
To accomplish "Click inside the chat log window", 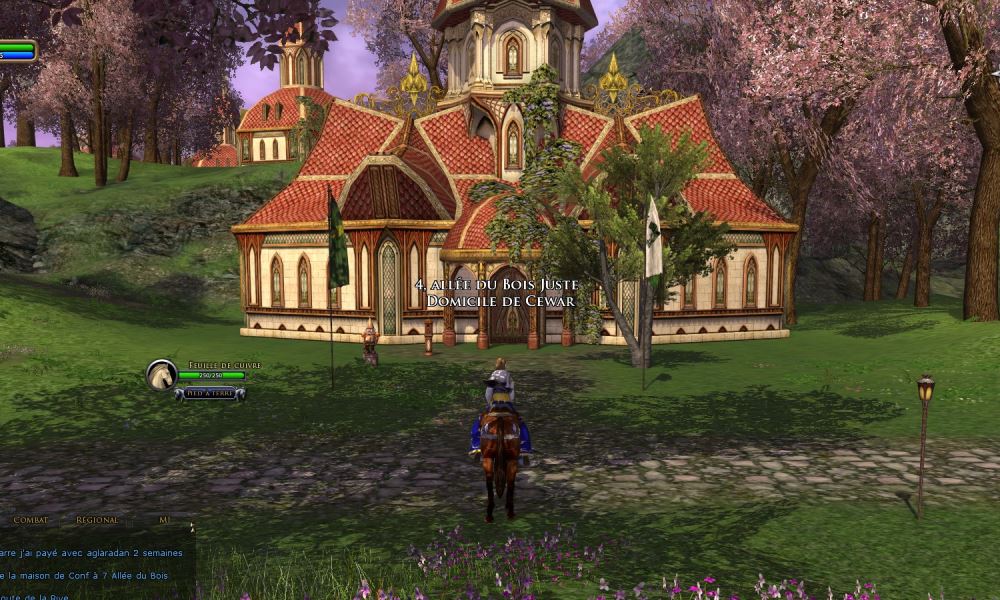I will pos(95,563).
